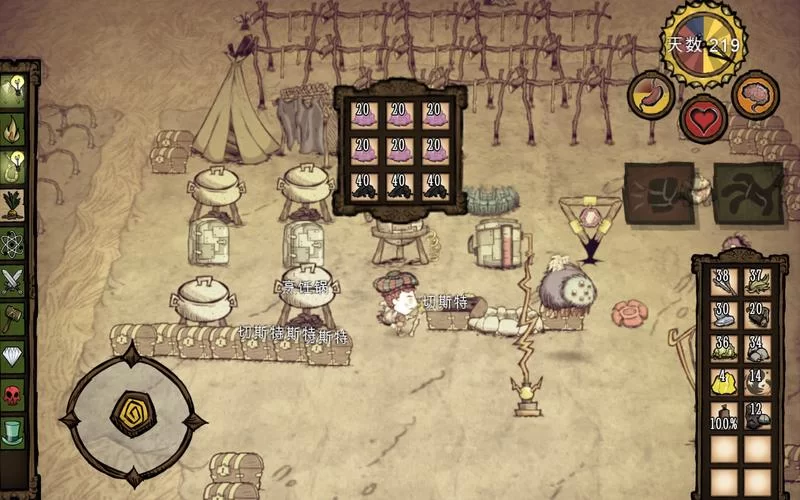Pick the flint stack of 30
Screen dimensions: 800x500
(724, 316)
